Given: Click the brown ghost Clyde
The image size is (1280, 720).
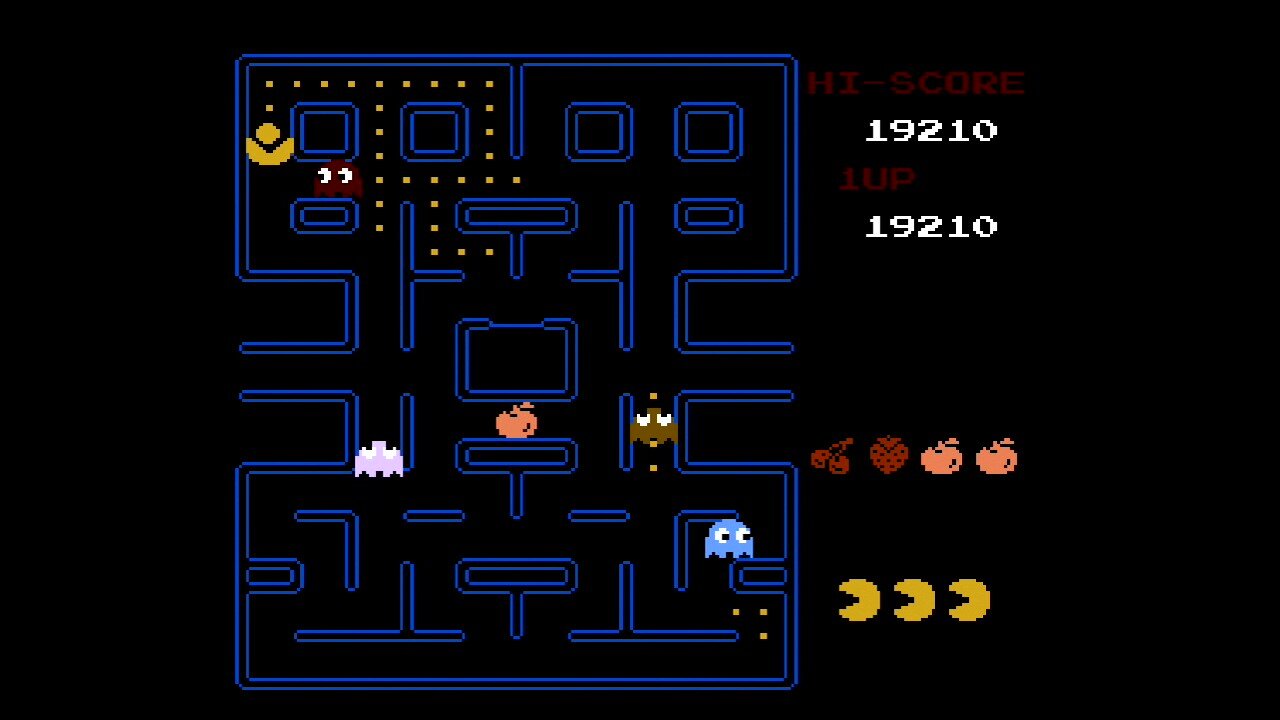Looking at the screenshot, I should (x=653, y=428).
